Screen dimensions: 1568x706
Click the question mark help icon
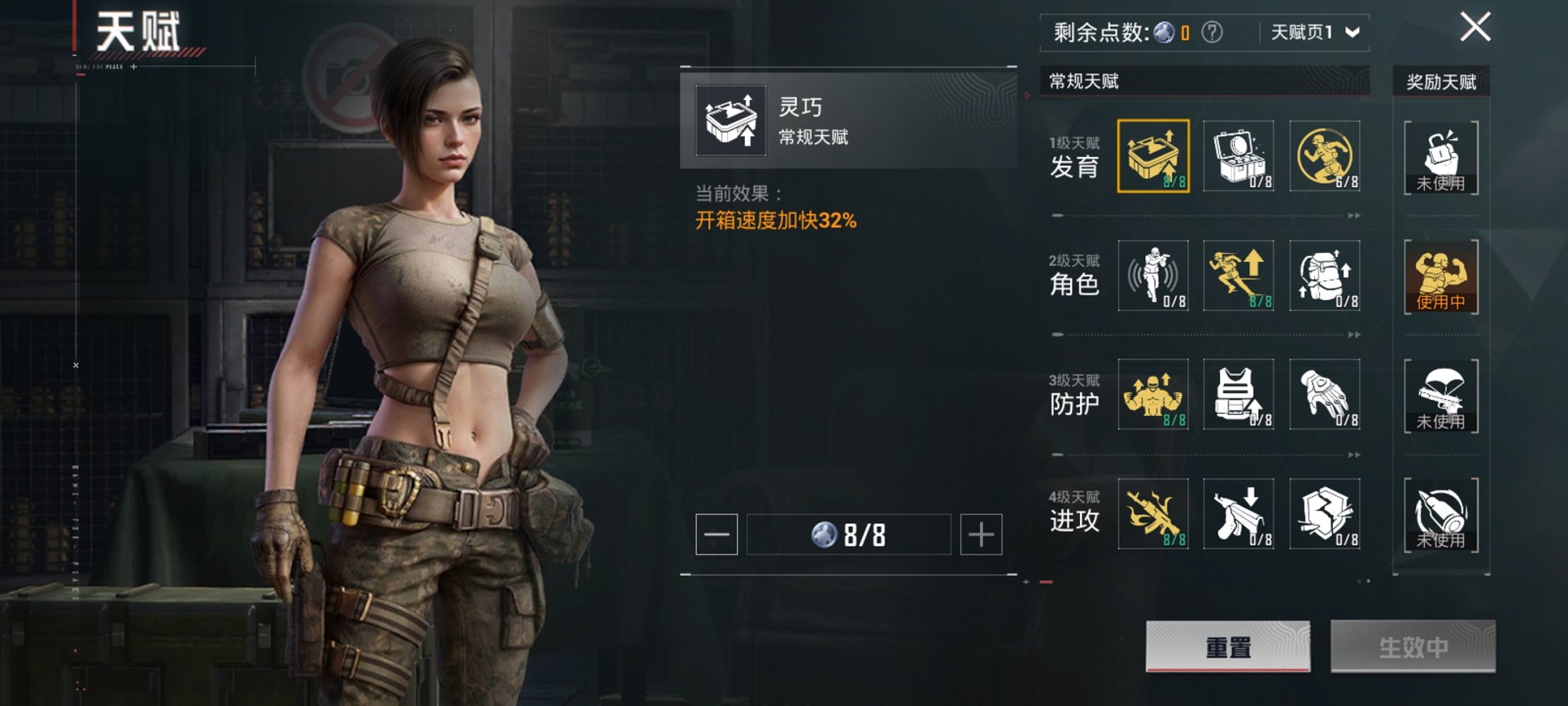point(1212,32)
